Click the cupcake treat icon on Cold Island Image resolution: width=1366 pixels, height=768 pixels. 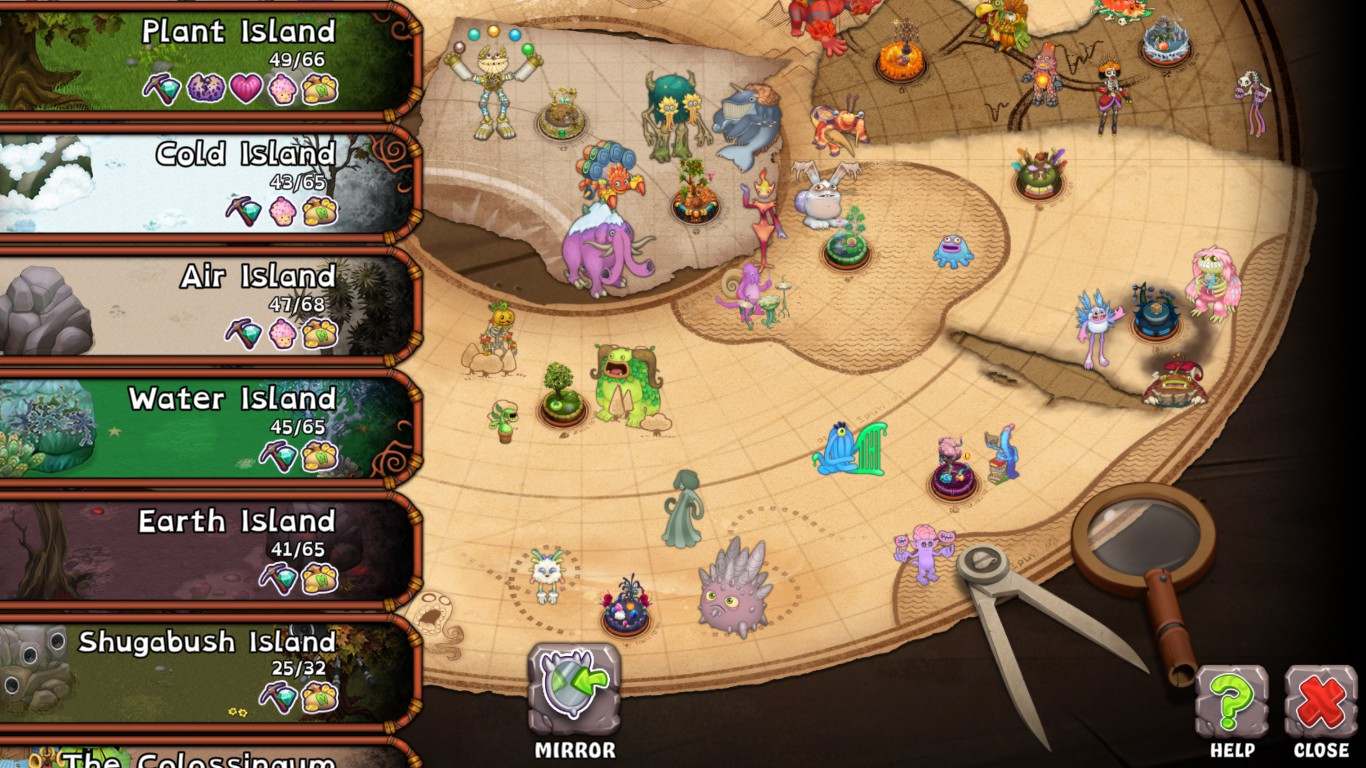click(x=282, y=212)
